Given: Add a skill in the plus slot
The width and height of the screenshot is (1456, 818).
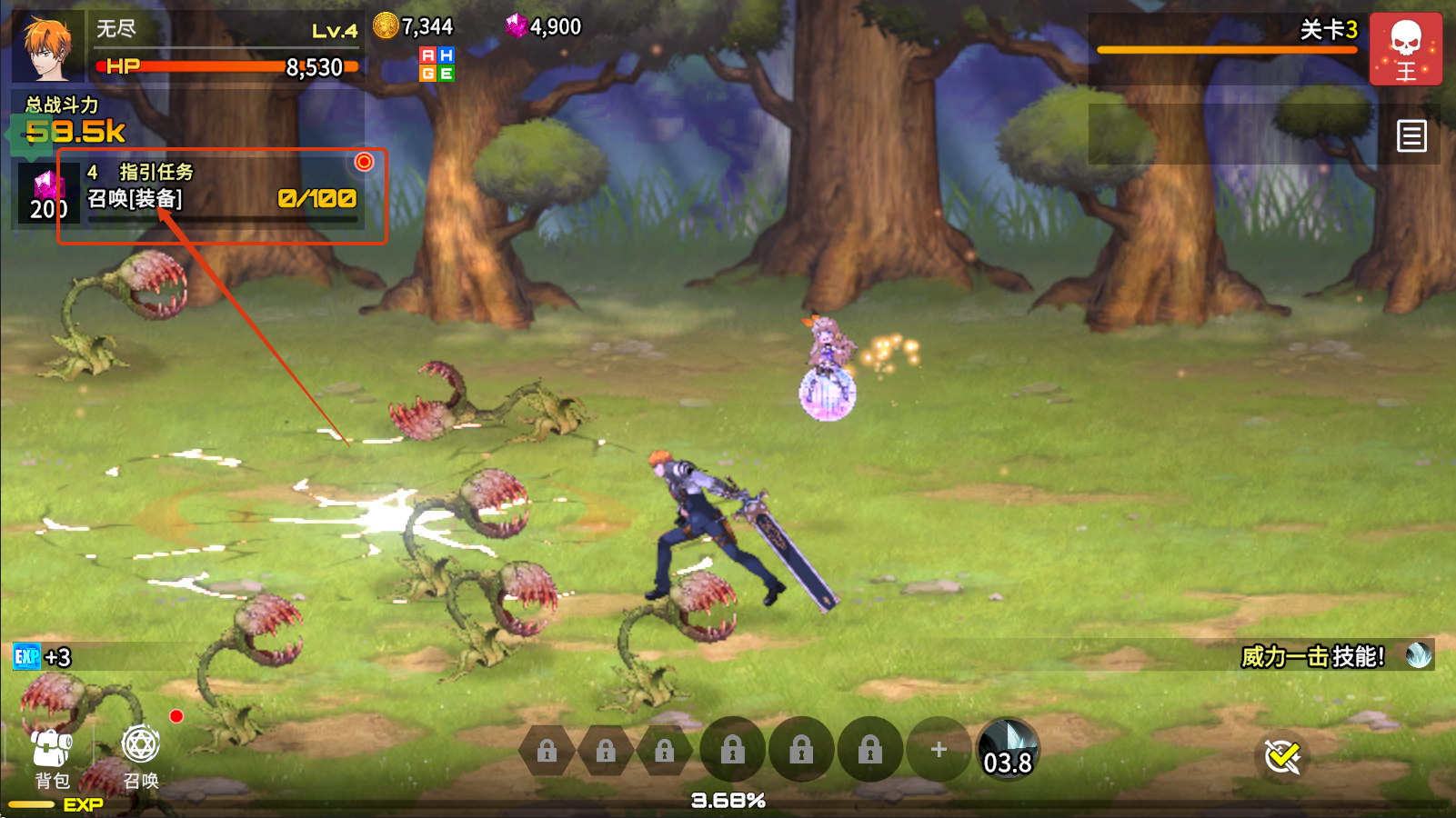Looking at the screenshot, I should 939,750.
